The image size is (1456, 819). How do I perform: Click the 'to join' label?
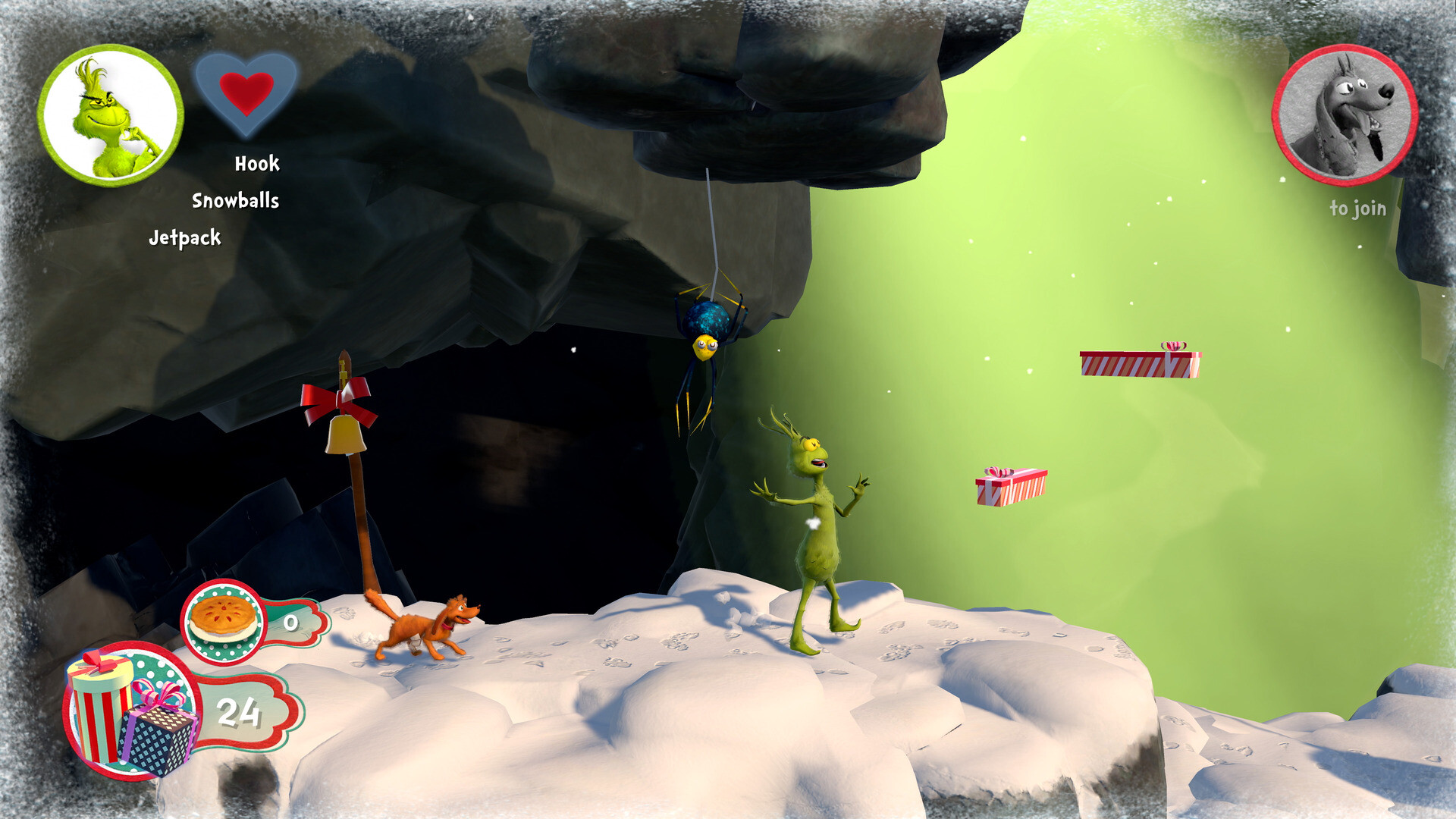coord(1360,207)
